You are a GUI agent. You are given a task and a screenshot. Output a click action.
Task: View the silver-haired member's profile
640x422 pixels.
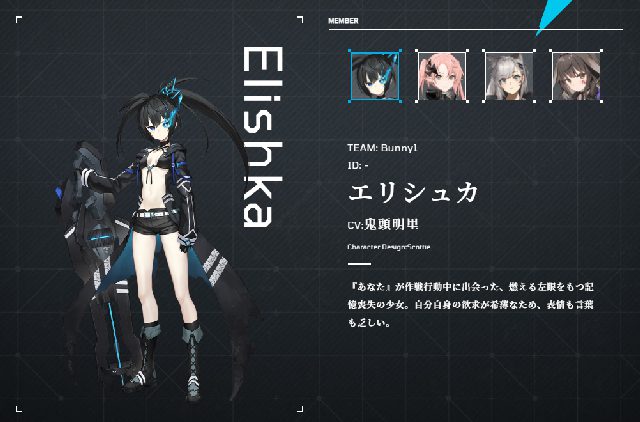pyautogui.click(x=507, y=75)
